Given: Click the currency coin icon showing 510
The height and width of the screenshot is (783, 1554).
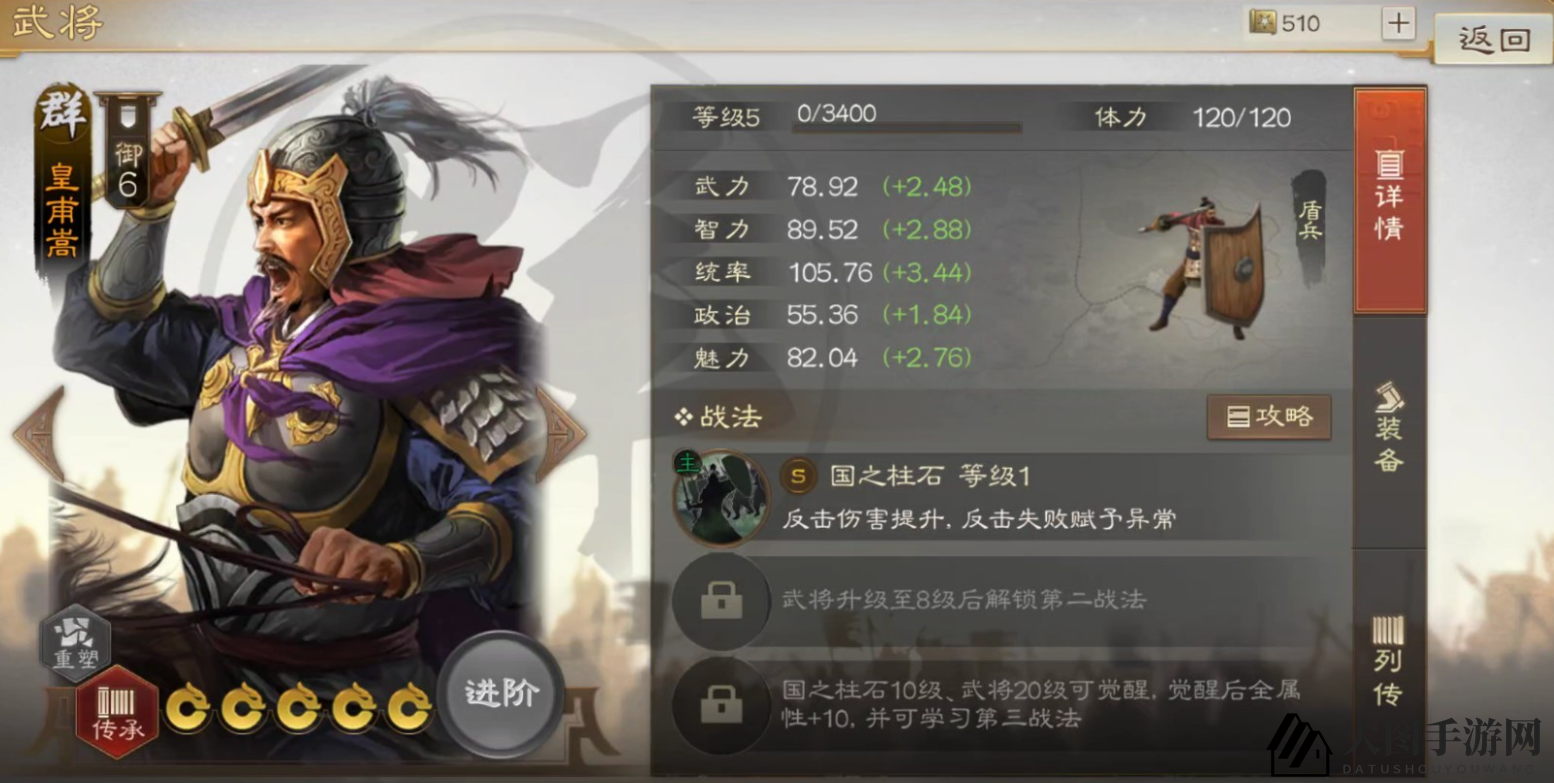Looking at the screenshot, I should pyautogui.click(x=1264, y=22).
